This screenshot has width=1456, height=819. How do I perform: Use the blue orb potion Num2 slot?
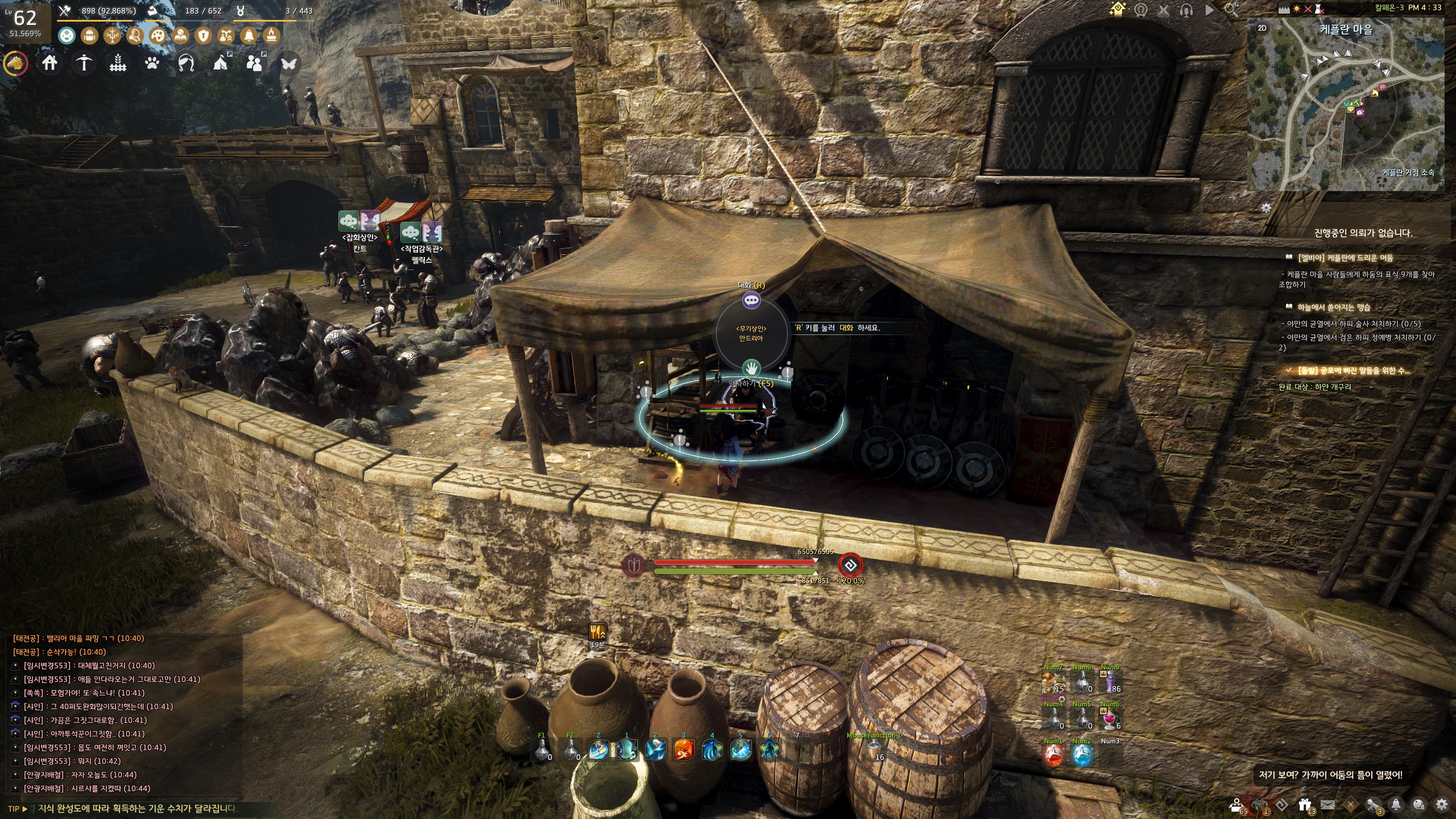(x=1082, y=756)
